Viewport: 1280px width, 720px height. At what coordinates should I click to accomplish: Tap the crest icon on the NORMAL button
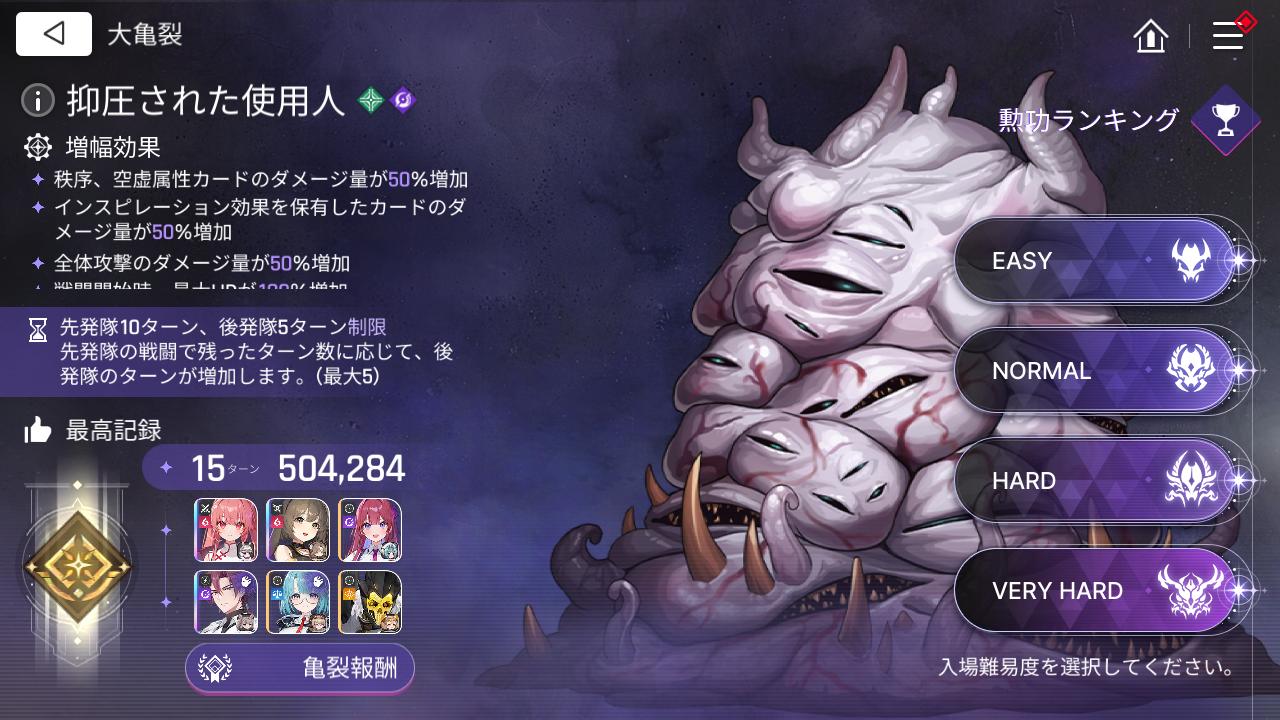[1190, 370]
